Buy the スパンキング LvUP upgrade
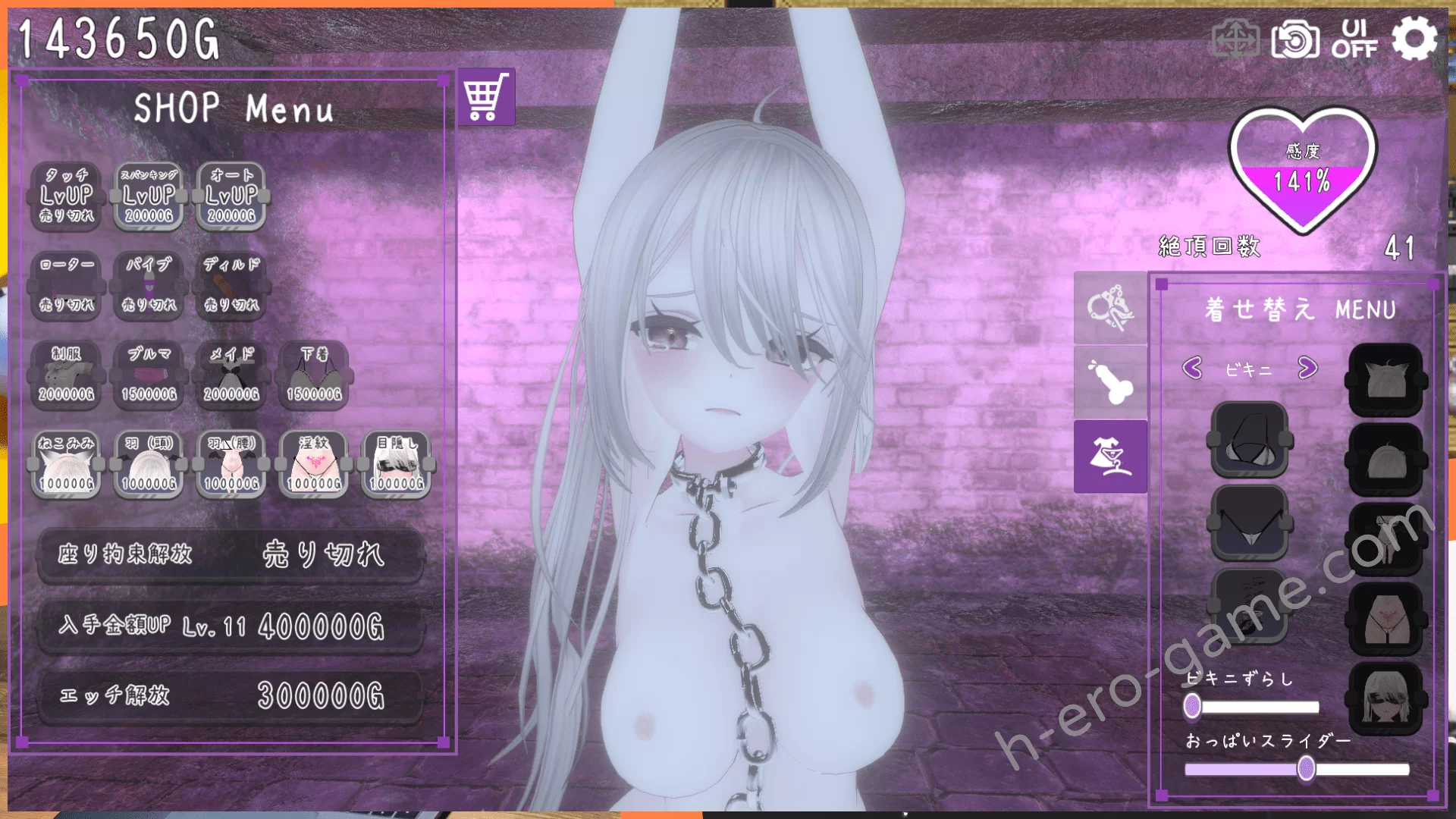1456x819 pixels. coord(149,196)
